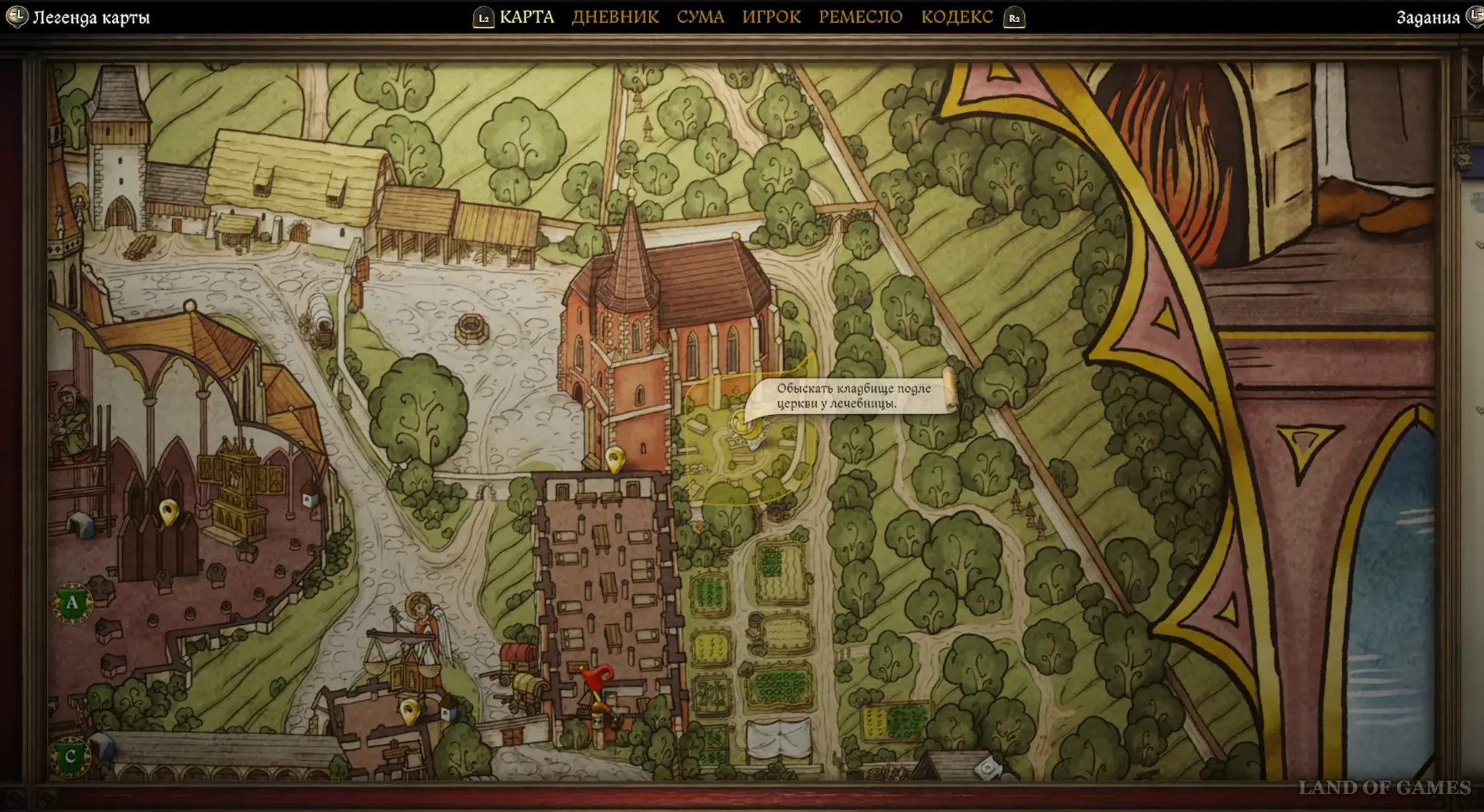The image size is (1484, 812).
Task: Go to the Ремесло tab
Action: [860, 17]
